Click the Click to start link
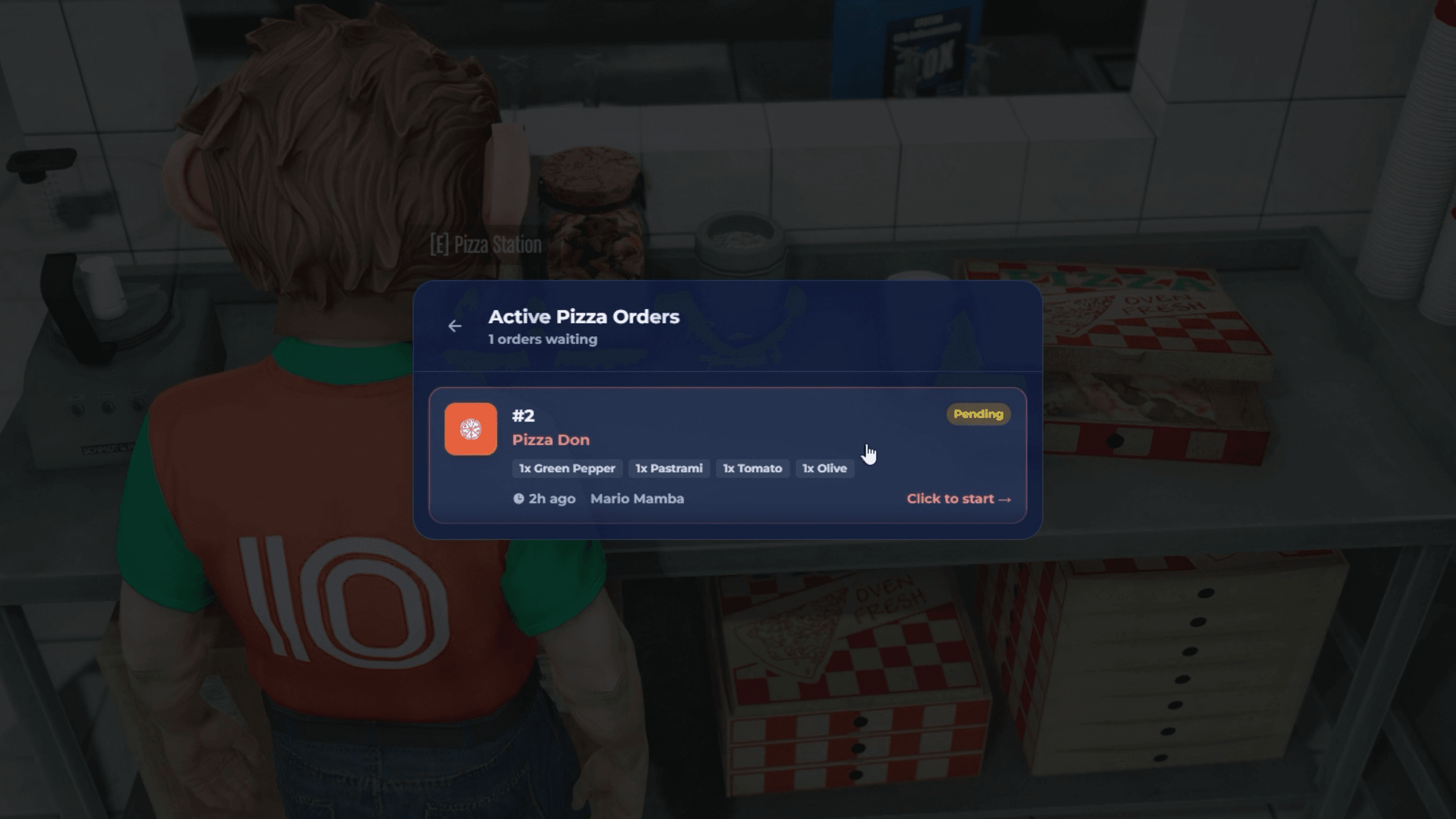This screenshot has width=1456, height=819. (x=950, y=499)
